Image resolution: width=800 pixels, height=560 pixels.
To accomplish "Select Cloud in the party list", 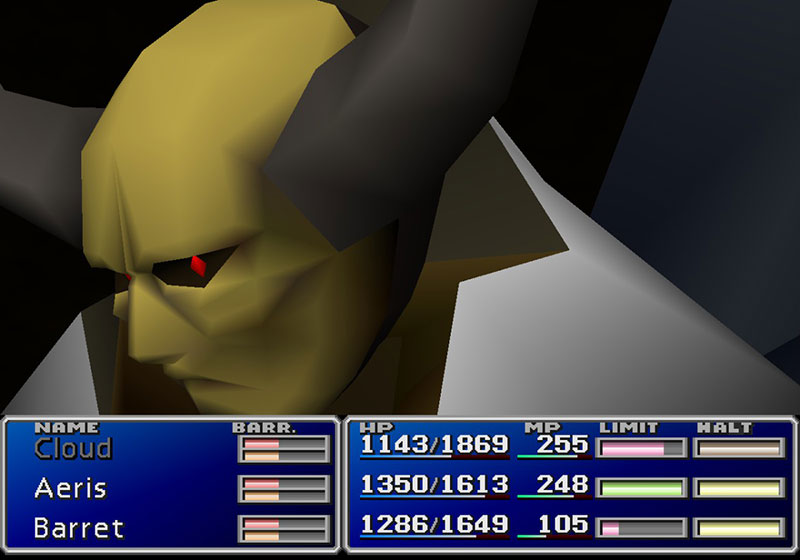I will point(73,449).
